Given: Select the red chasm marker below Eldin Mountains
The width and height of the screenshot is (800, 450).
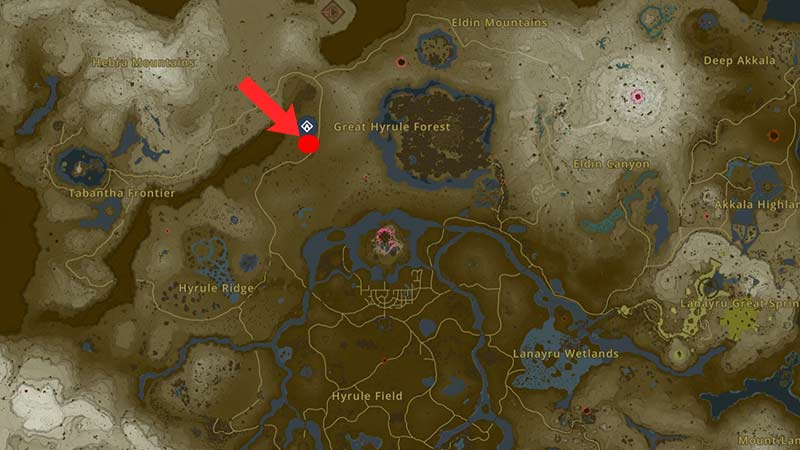Looking at the screenshot, I should coord(401,61).
